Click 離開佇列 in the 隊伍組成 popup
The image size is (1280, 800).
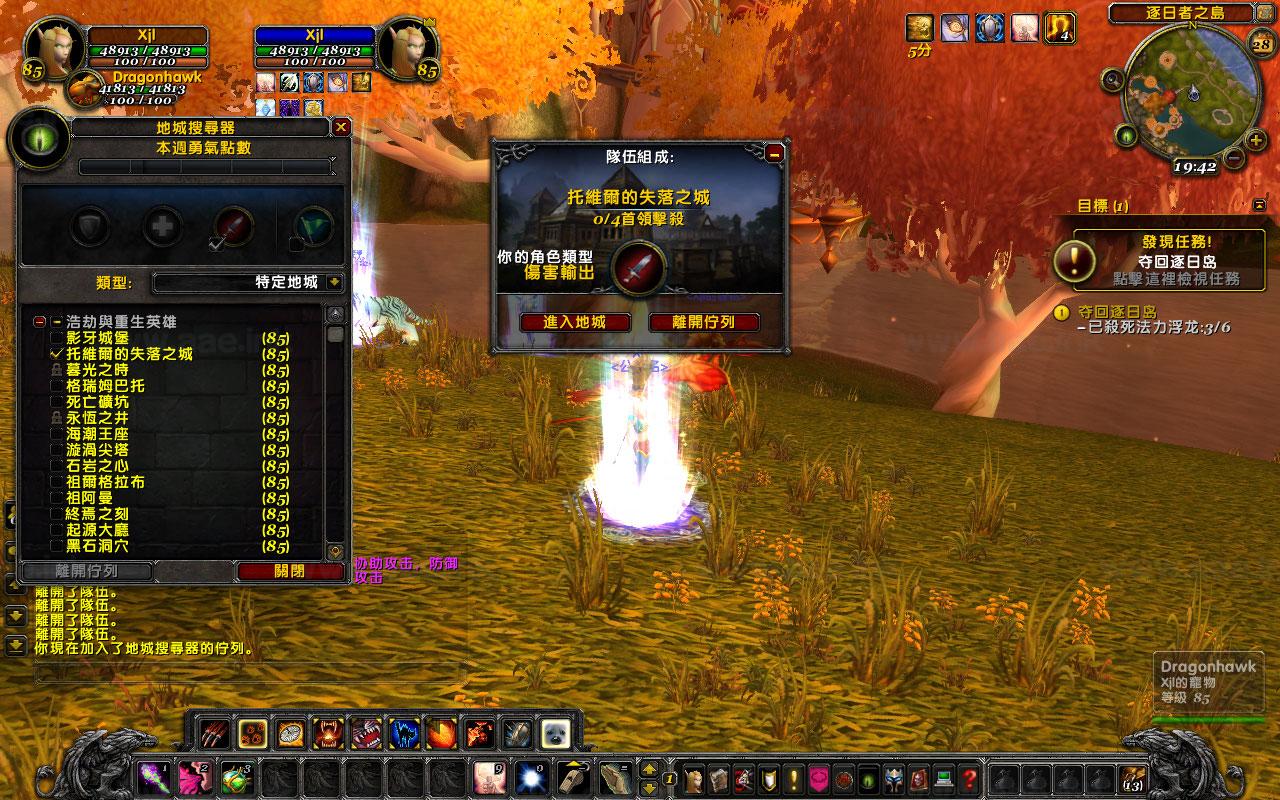pos(703,322)
